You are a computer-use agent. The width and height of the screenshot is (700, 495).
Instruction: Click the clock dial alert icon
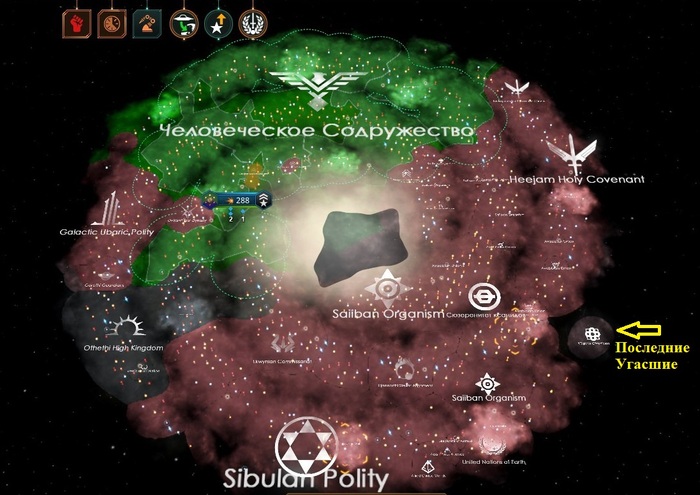click(x=112, y=23)
